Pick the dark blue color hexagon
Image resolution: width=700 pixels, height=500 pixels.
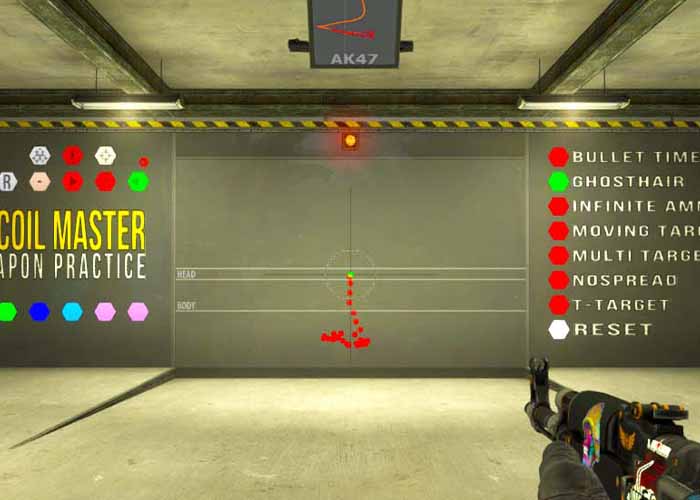[39, 311]
